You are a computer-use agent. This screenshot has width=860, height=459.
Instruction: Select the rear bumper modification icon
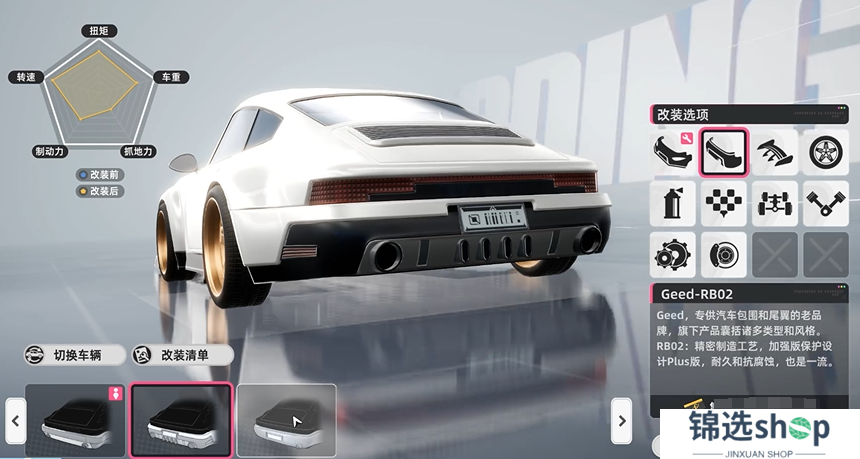pos(724,152)
